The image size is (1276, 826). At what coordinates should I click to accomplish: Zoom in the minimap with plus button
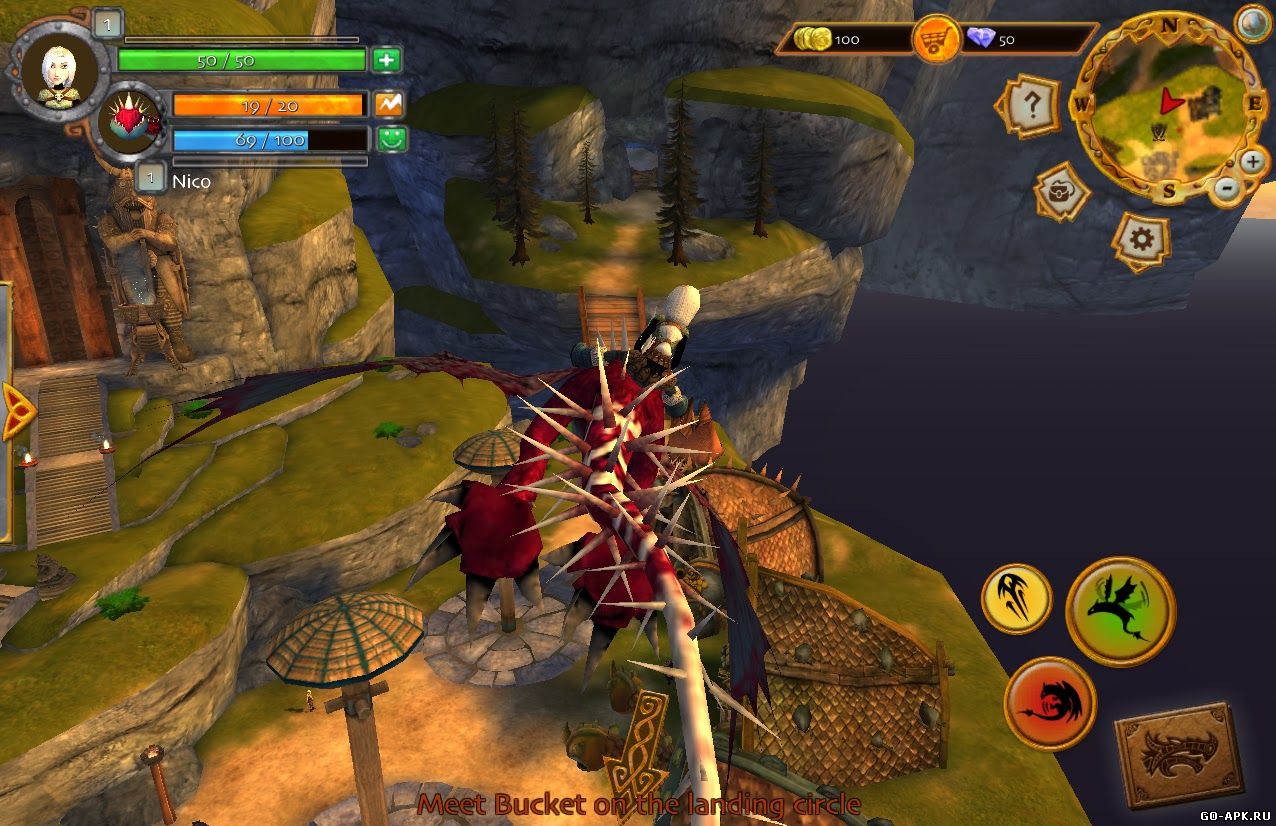coord(1252,161)
